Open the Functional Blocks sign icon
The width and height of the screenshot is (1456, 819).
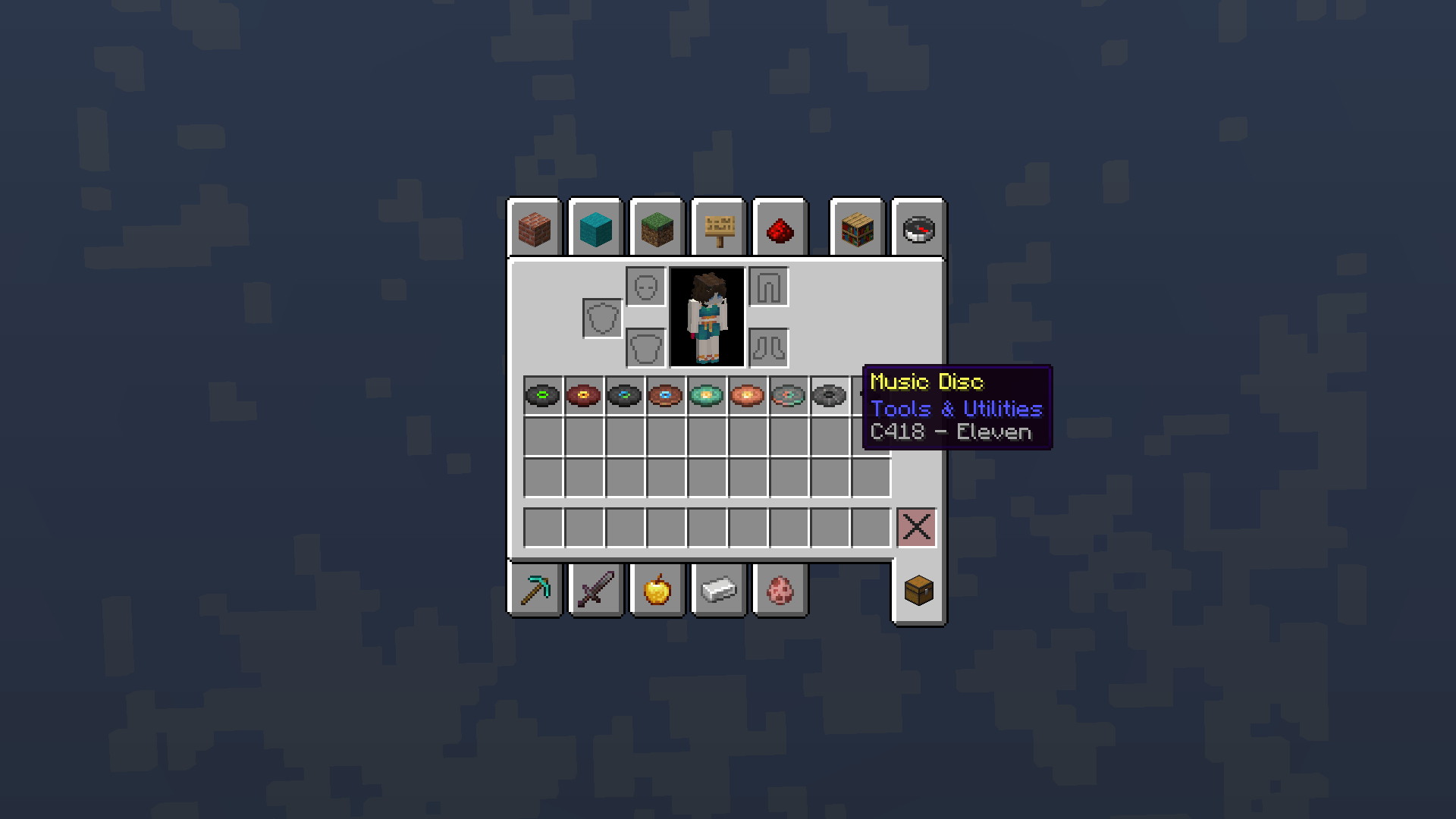click(717, 230)
